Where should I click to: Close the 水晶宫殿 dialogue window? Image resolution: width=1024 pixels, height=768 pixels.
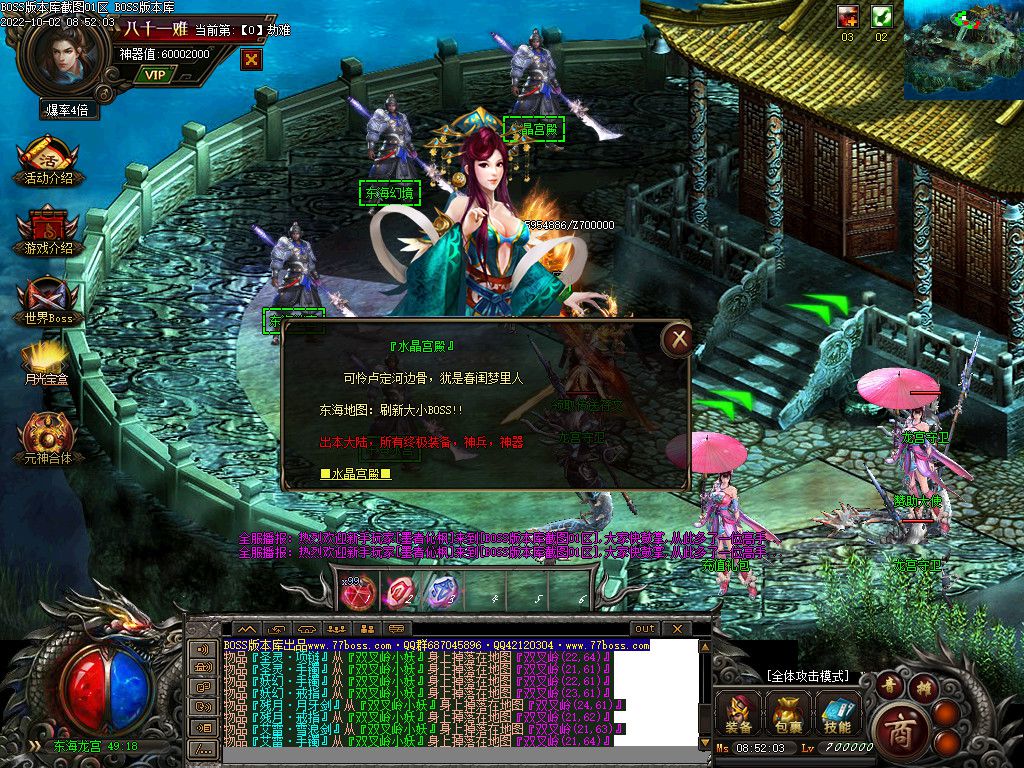click(680, 340)
